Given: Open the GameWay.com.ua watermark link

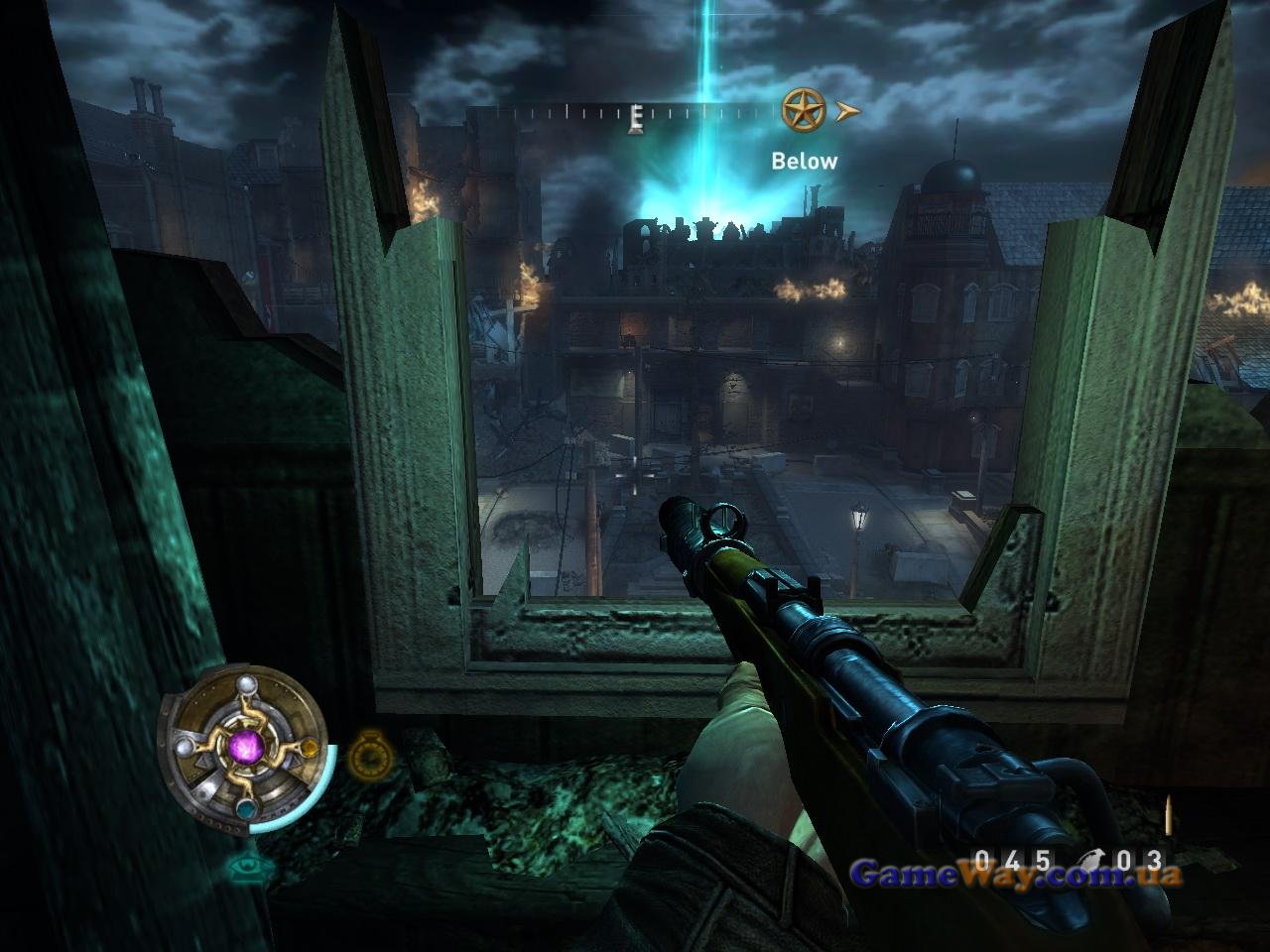Looking at the screenshot, I should tap(1016, 875).
